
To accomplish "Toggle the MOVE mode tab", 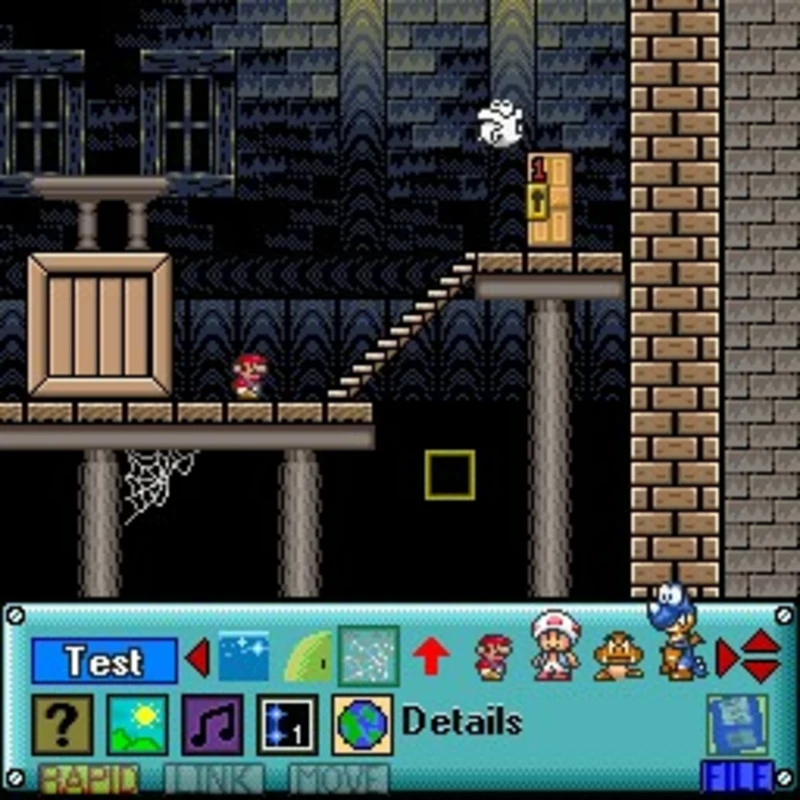I will [338, 779].
